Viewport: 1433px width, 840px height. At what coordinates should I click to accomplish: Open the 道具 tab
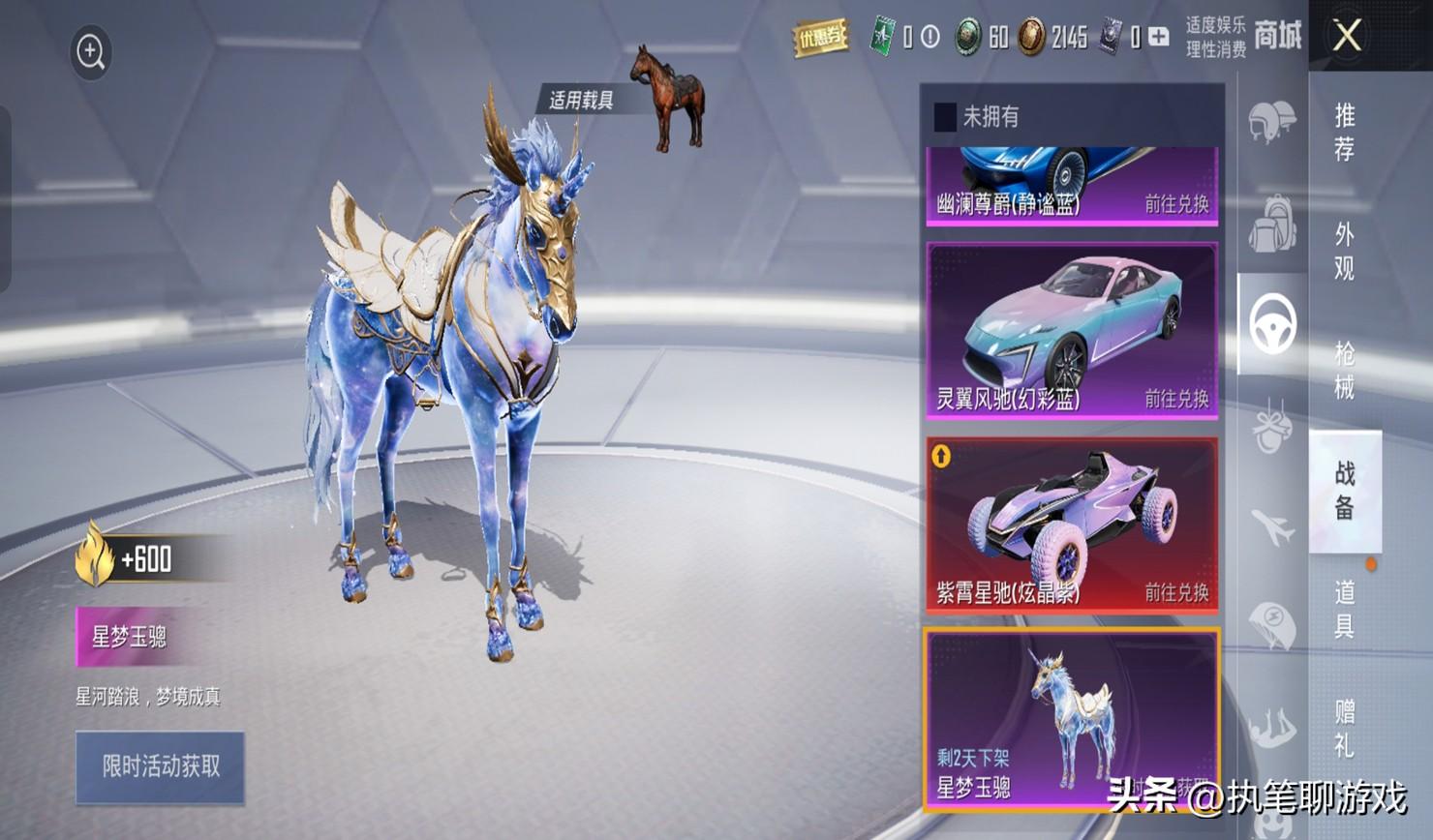1344,609
